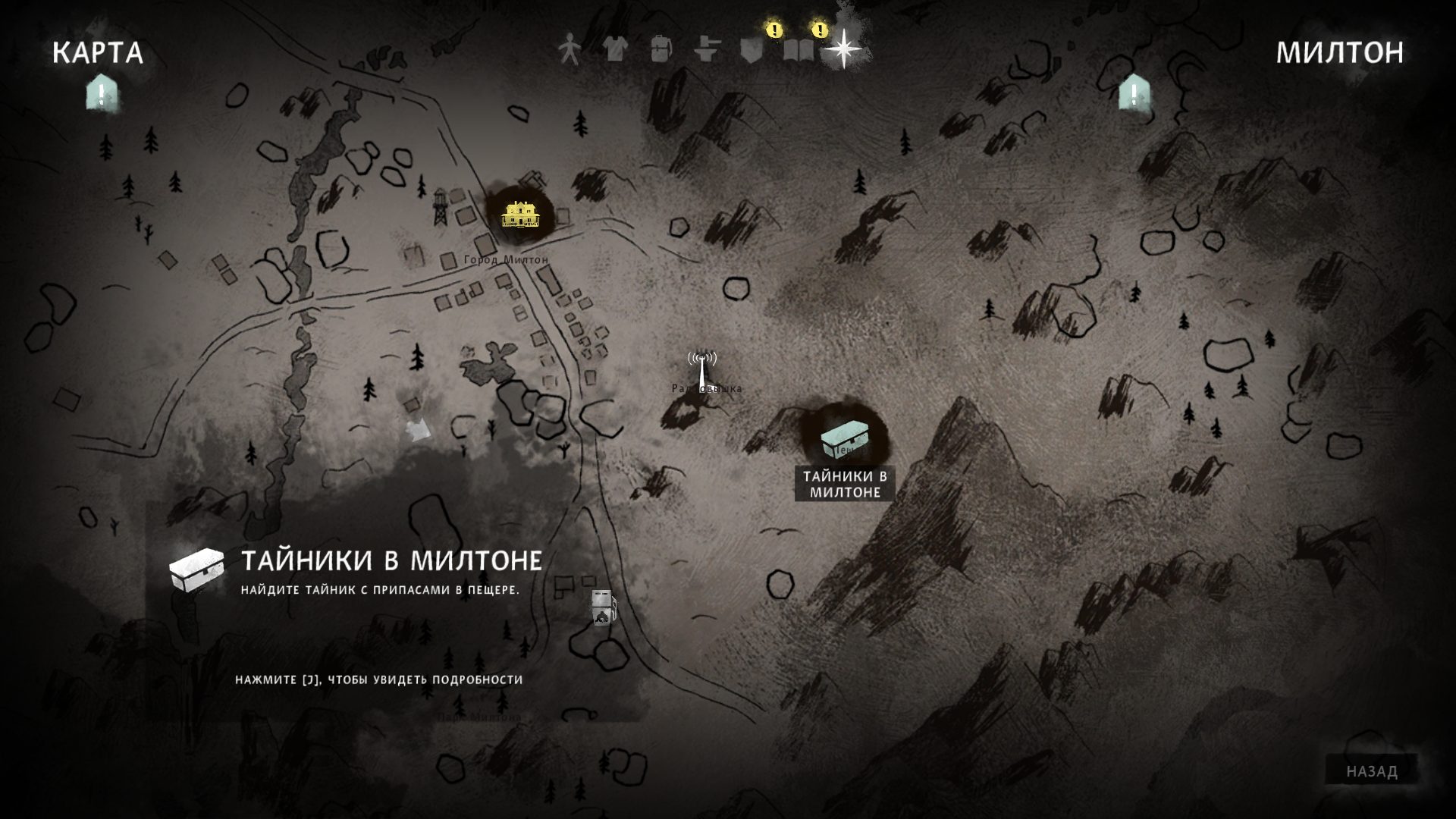Select the map compass star tab
This screenshot has width=1456, height=819.
pos(843,50)
